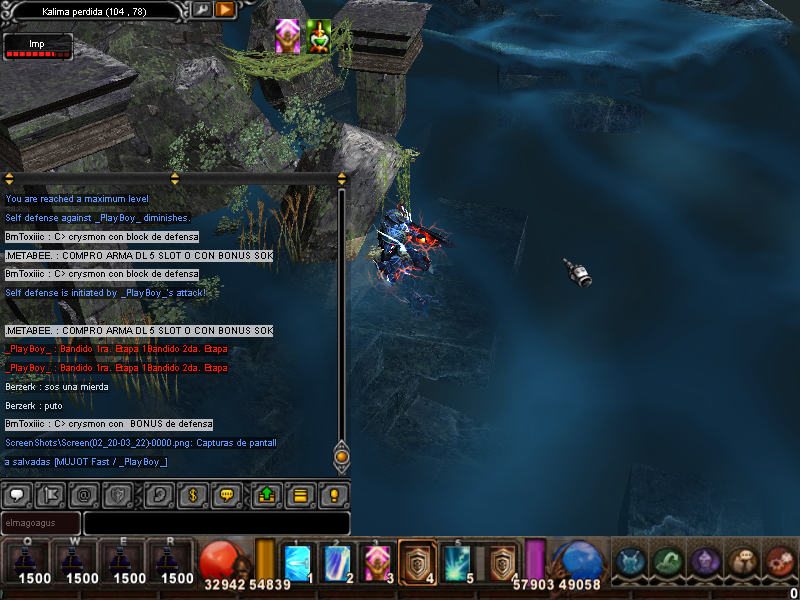The height and width of the screenshot is (600, 800).
Task: Click the green upload arrow chat button
Action: pos(267,494)
